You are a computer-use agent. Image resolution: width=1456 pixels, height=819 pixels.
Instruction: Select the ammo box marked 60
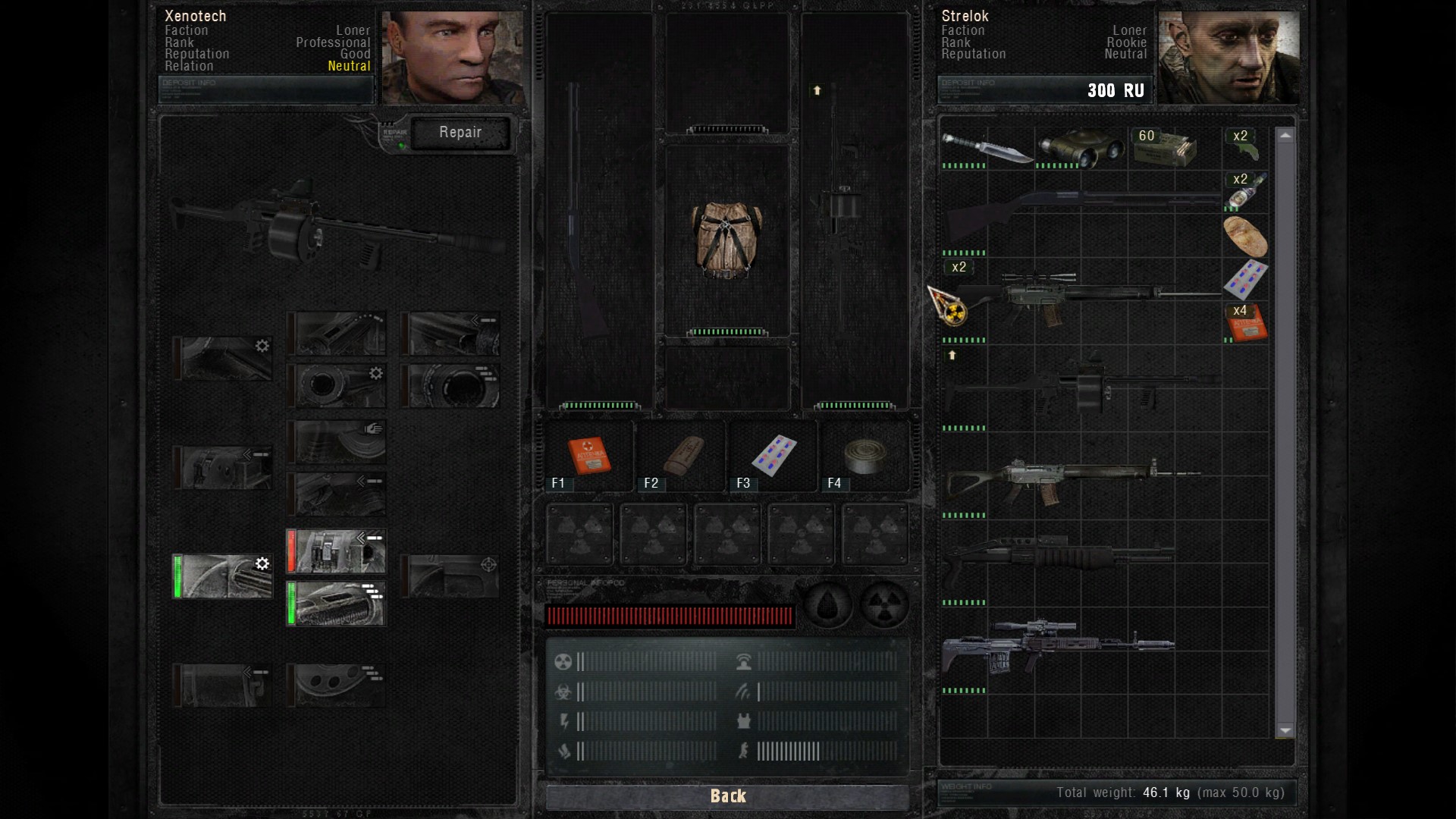tap(1165, 147)
